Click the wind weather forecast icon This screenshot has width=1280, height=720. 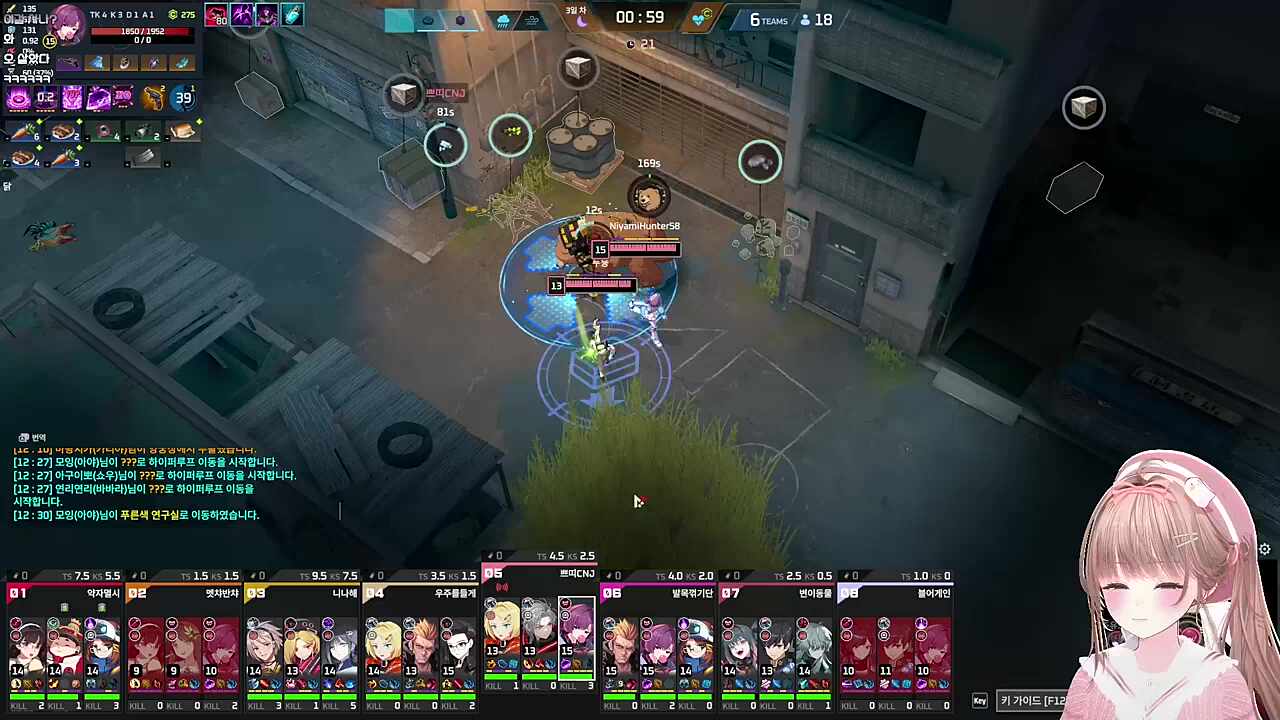click(x=533, y=20)
